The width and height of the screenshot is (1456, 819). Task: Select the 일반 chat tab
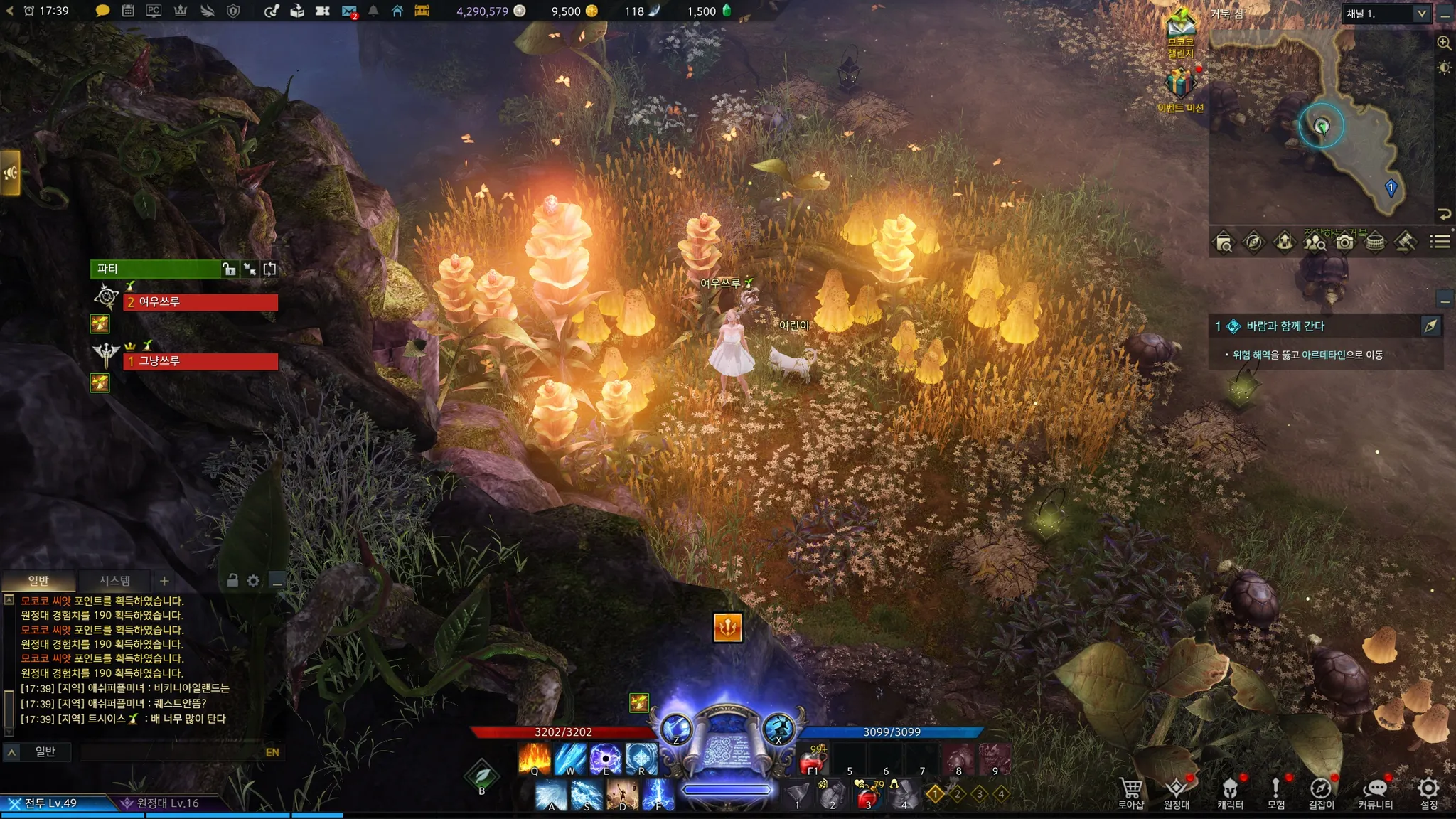point(38,581)
